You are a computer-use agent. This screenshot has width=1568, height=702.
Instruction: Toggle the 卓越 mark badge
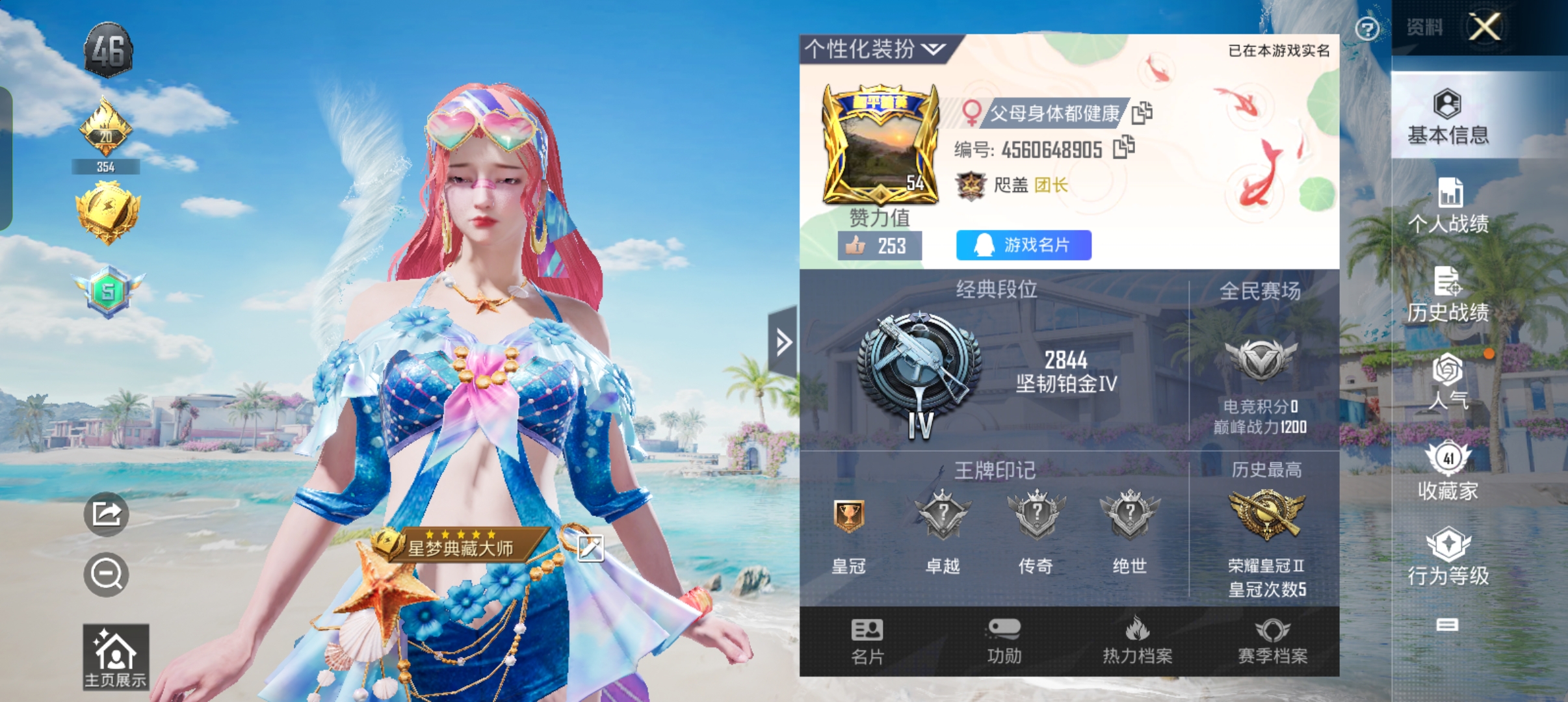pyautogui.click(x=943, y=513)
